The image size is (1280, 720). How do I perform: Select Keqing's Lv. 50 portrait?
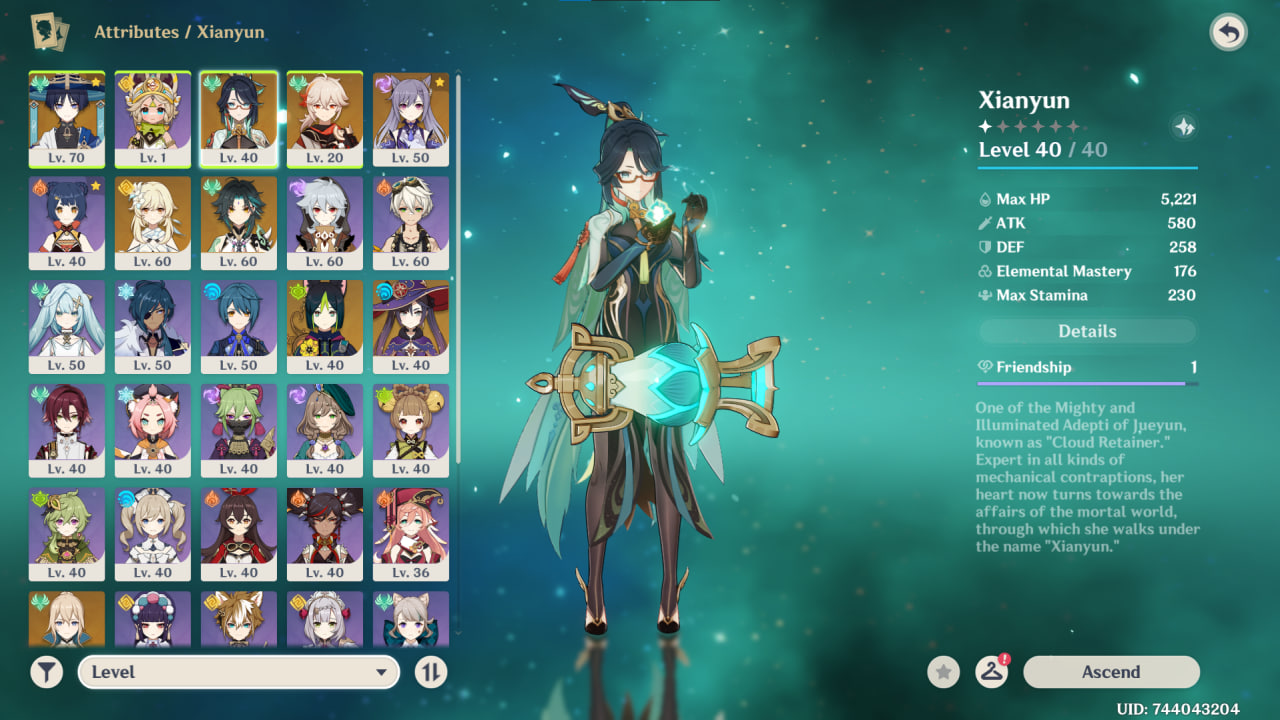click(411, 119)
